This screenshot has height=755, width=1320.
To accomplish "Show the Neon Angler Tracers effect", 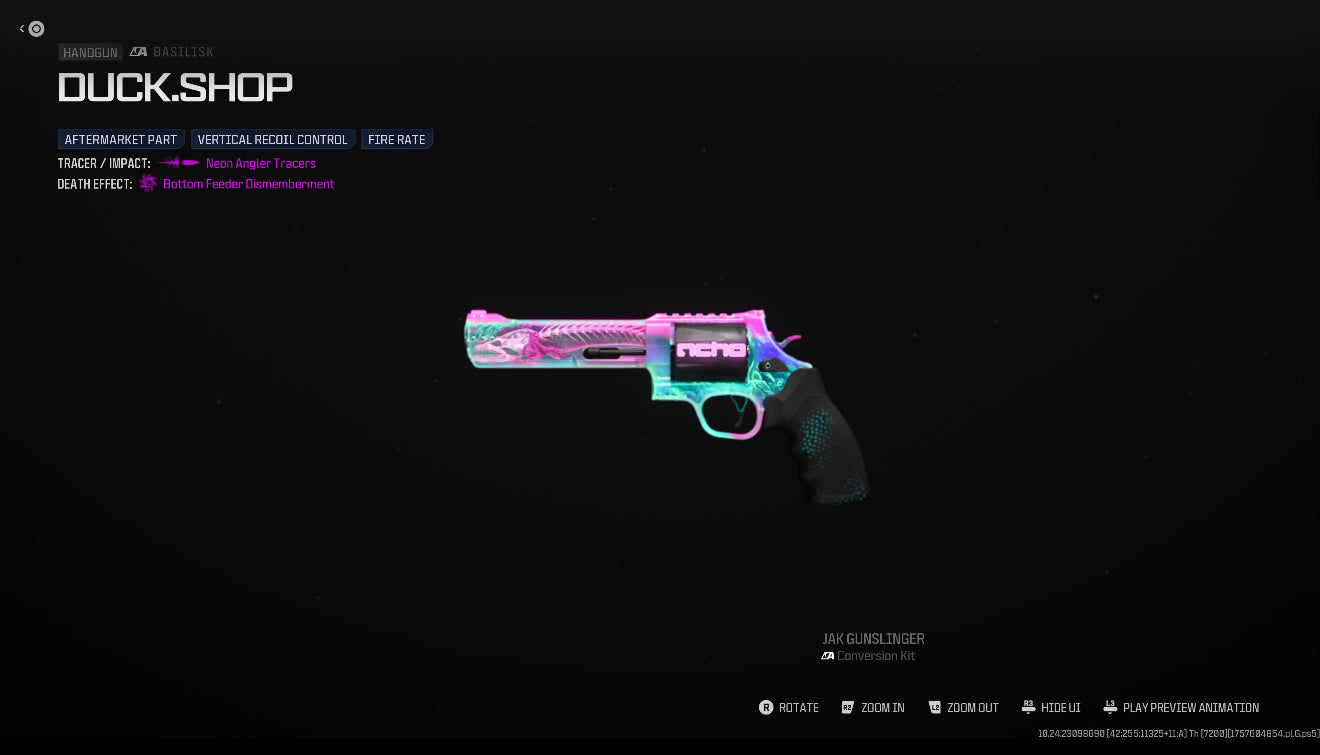I will (260, 164).
